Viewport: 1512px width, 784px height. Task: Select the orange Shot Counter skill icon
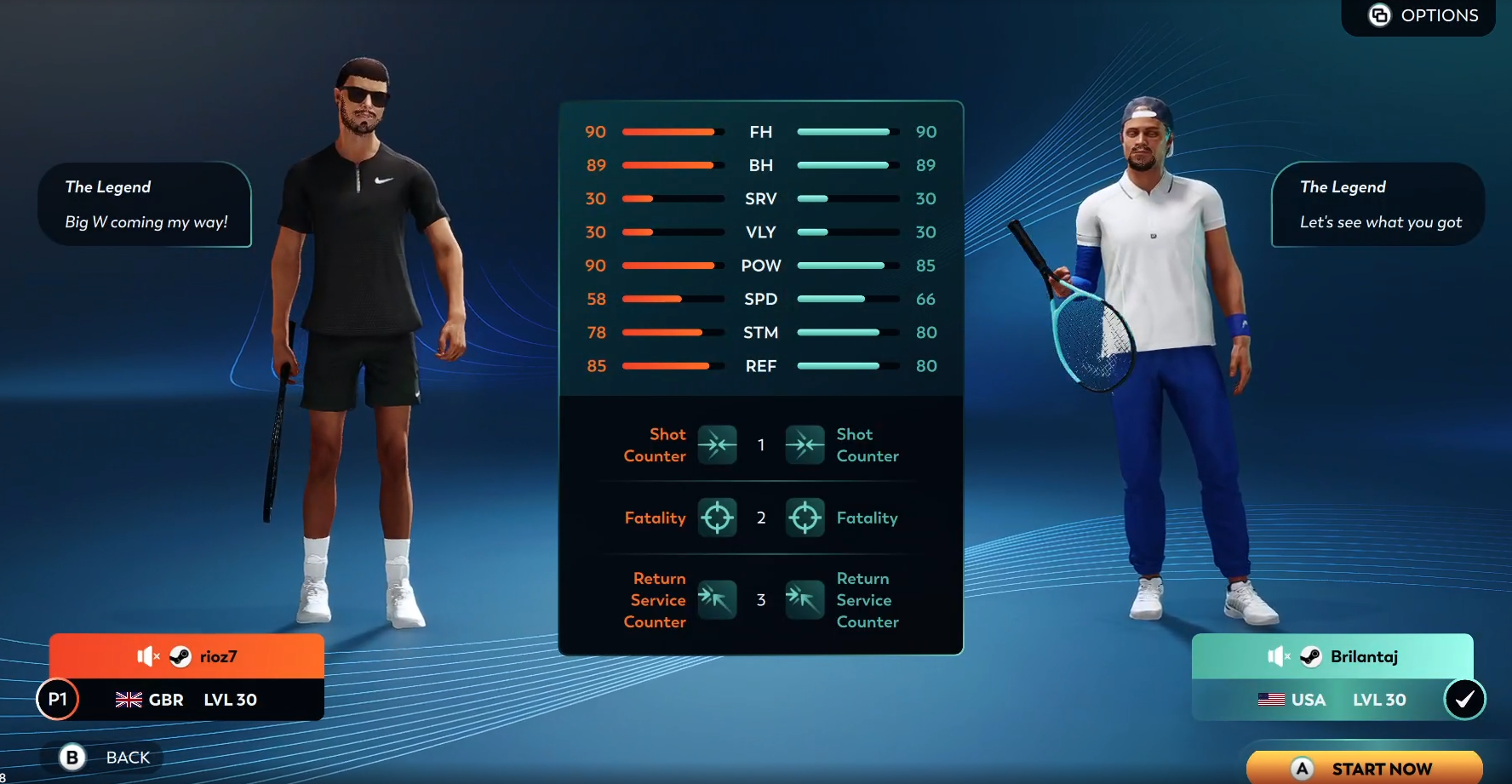pyautogui.click(x=717, y=444)
